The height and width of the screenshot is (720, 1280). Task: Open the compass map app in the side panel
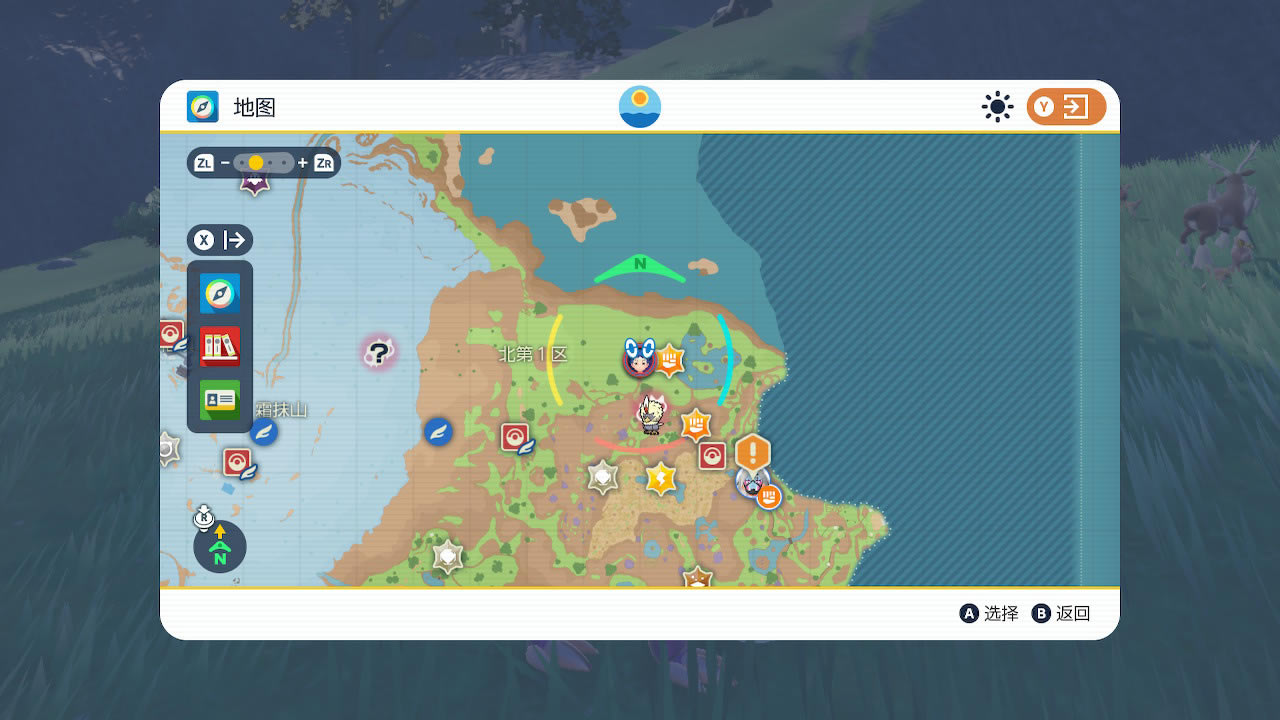[x=219, y=294]
